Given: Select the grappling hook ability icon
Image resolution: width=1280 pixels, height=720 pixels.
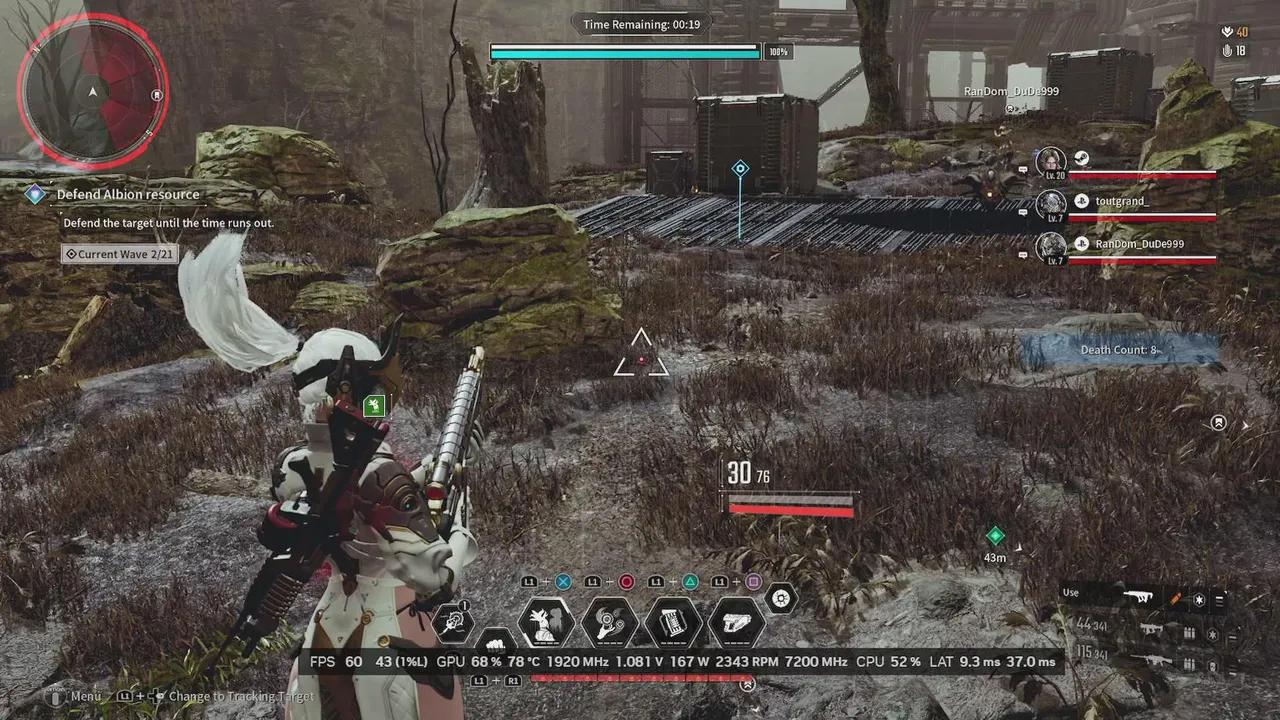Looking at the screenshot, I should (x=453, y=622).
